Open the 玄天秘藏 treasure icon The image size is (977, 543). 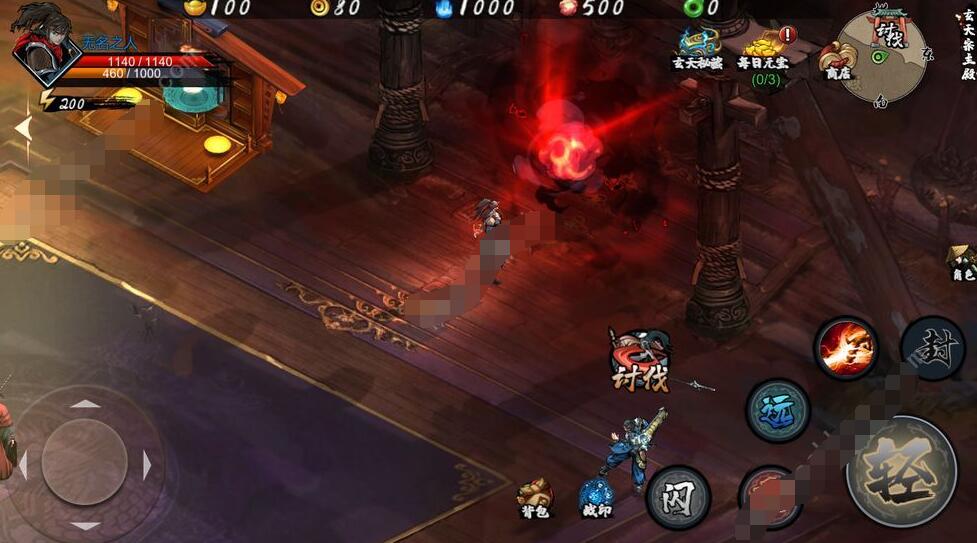pyautogui.click(x=699, y=47)
